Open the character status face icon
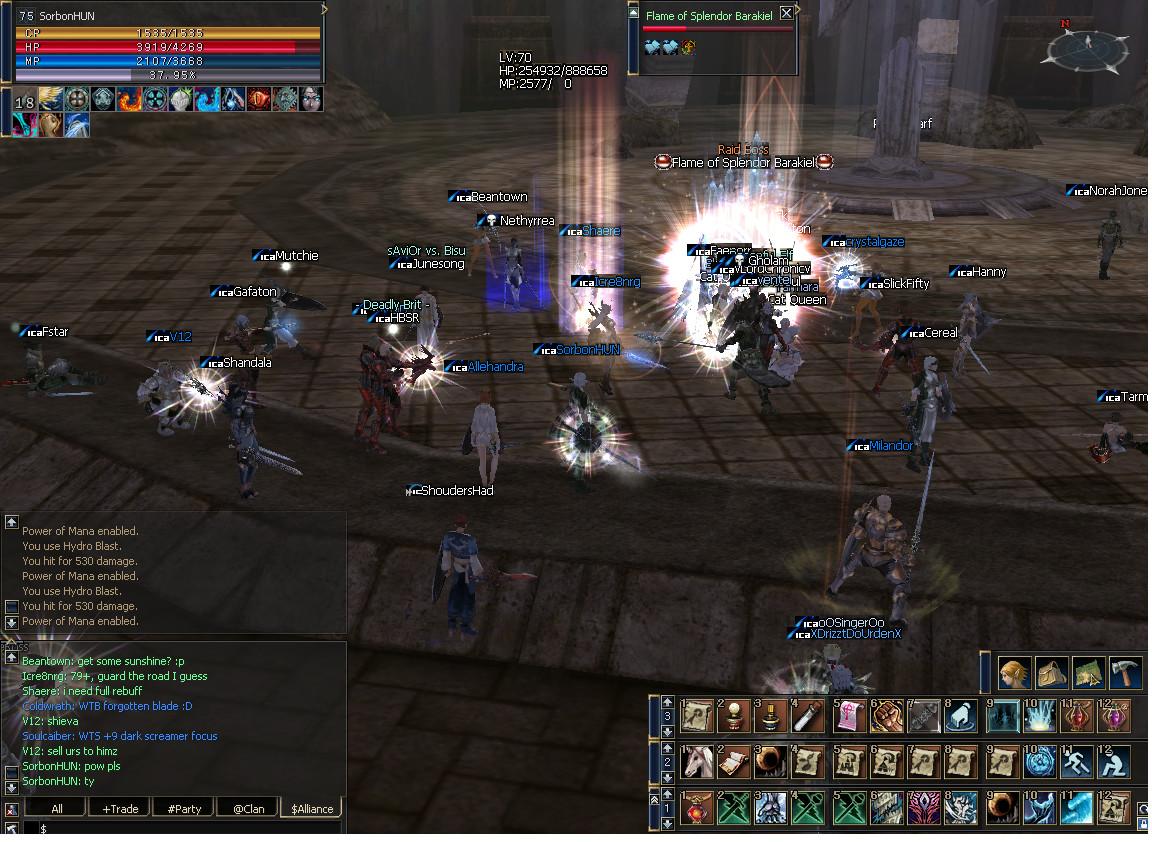The height and width of the screenshot is (842, 1152). pos(1014,673)
